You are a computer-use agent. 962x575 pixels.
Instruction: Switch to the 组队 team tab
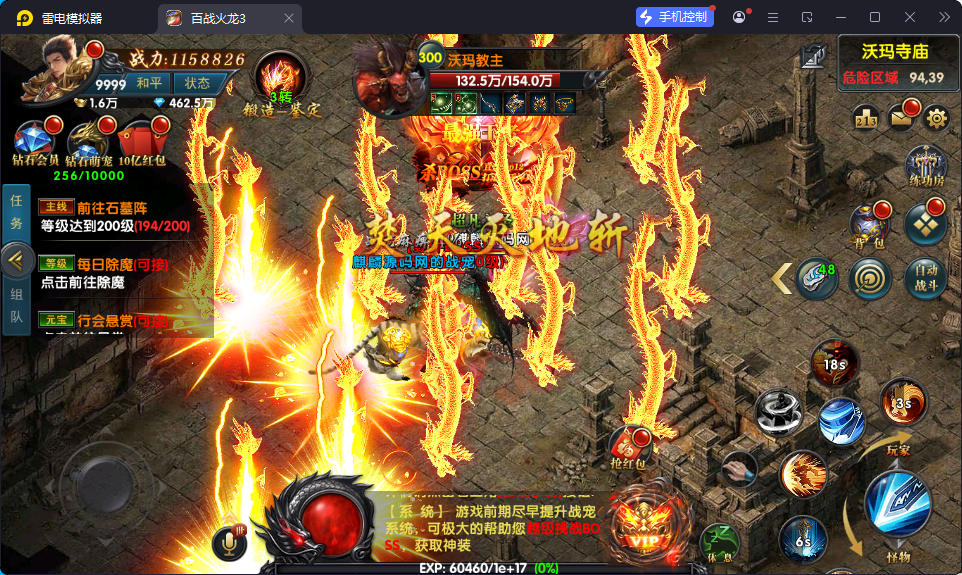point(16,307)
